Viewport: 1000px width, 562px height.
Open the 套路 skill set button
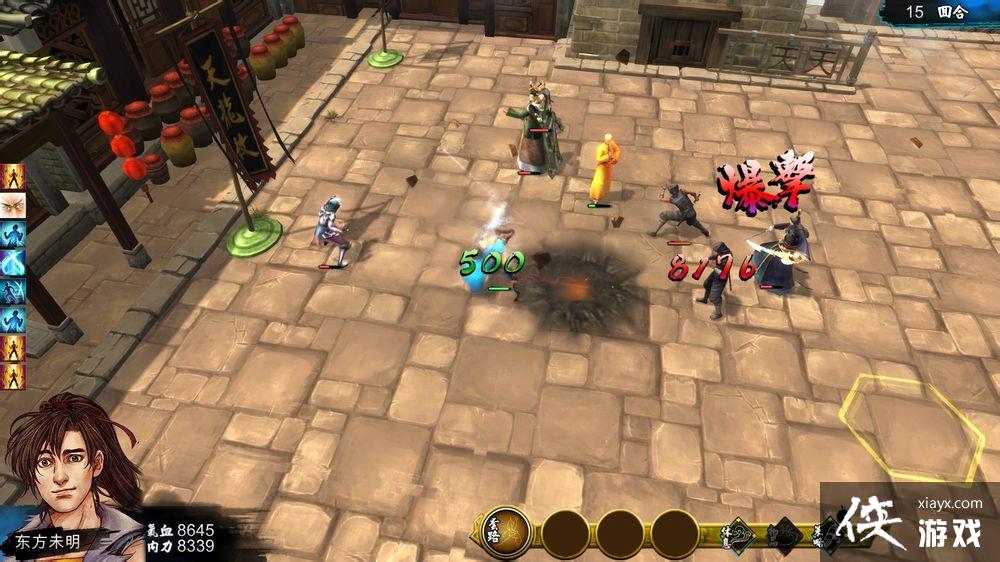click(x=507, y=533)
